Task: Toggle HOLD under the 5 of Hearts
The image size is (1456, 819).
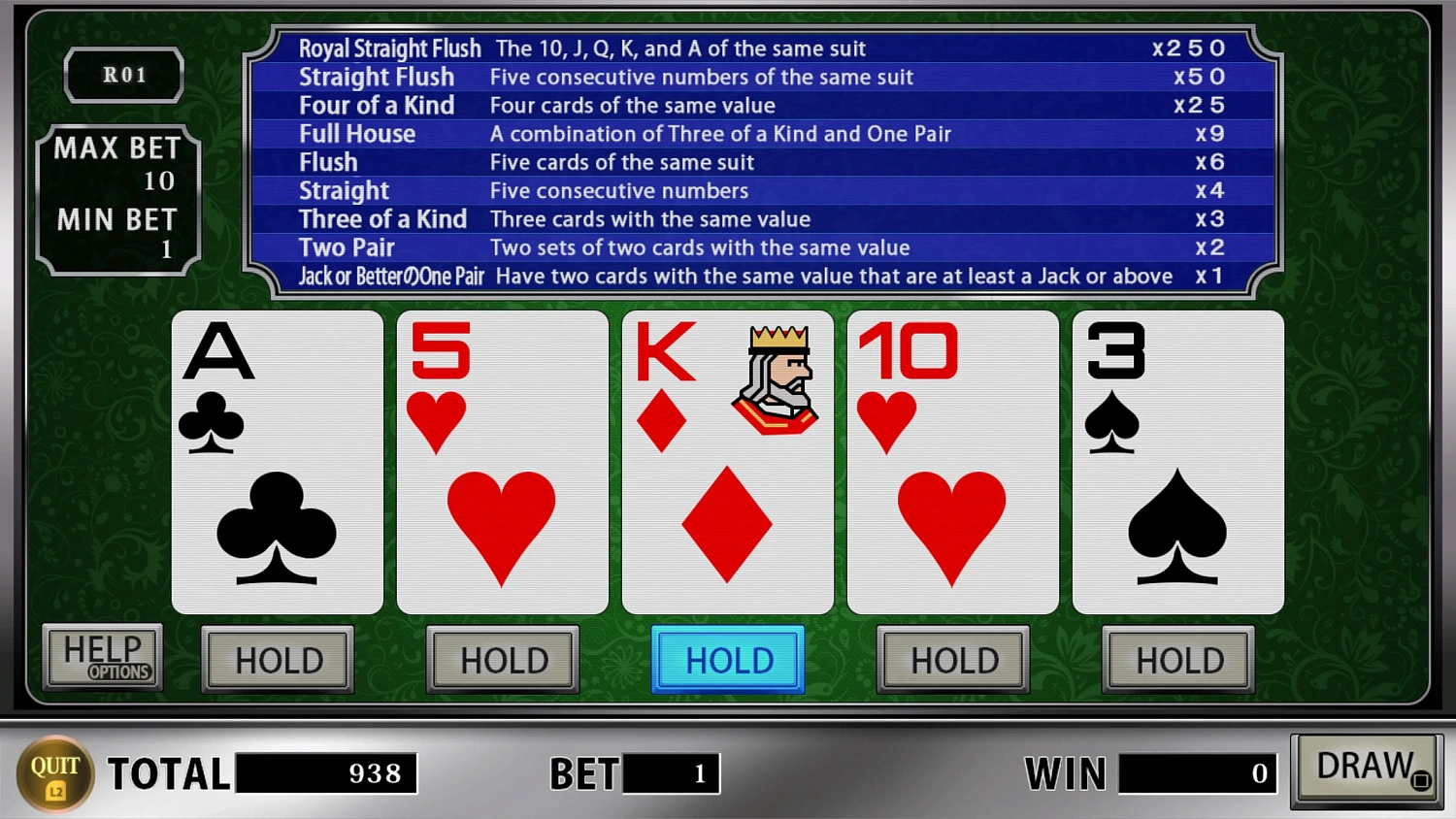Action: click(x=502, y=660)
